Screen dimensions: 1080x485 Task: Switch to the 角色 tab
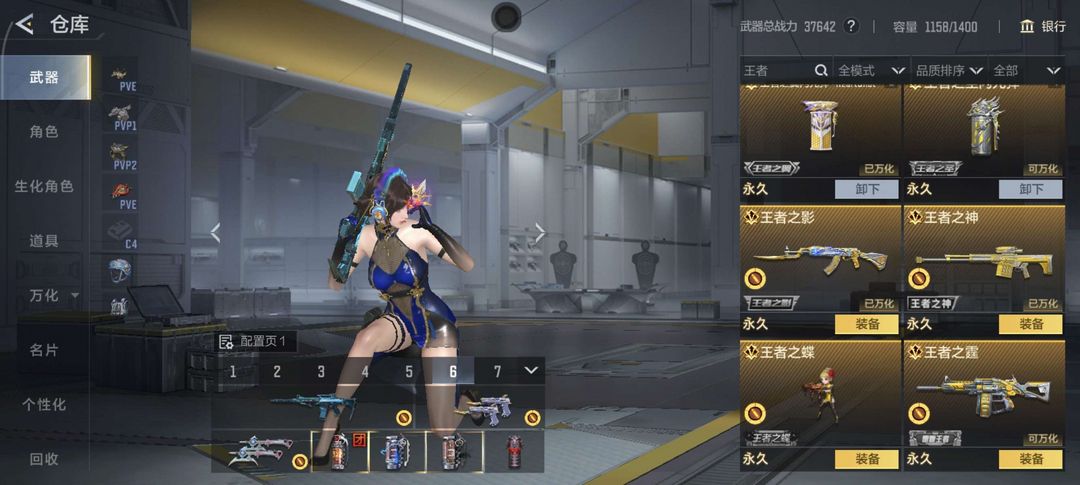click(x=44, y=131)
